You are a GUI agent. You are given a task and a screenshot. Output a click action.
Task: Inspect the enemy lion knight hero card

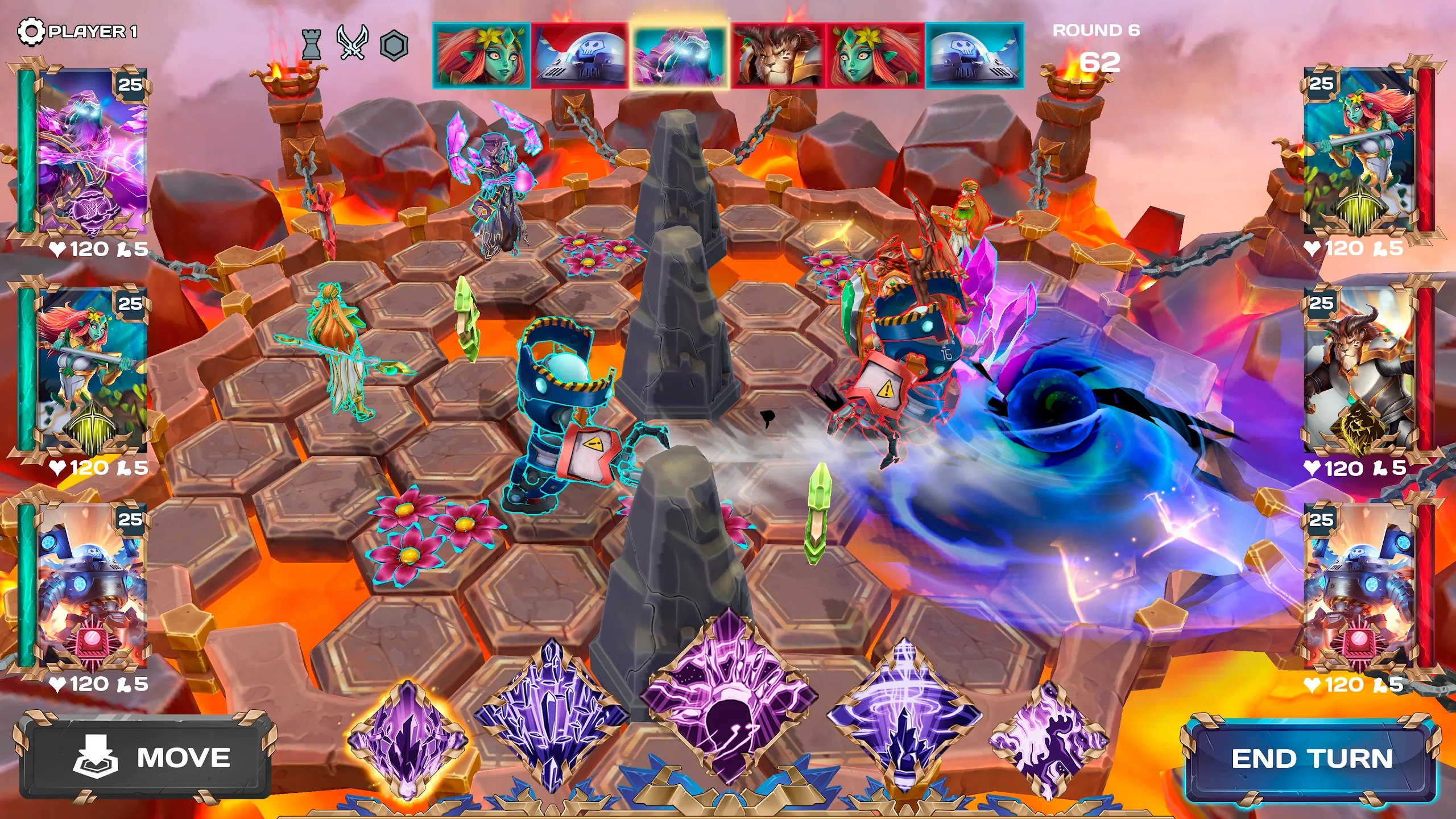(x=1359, y=371)
